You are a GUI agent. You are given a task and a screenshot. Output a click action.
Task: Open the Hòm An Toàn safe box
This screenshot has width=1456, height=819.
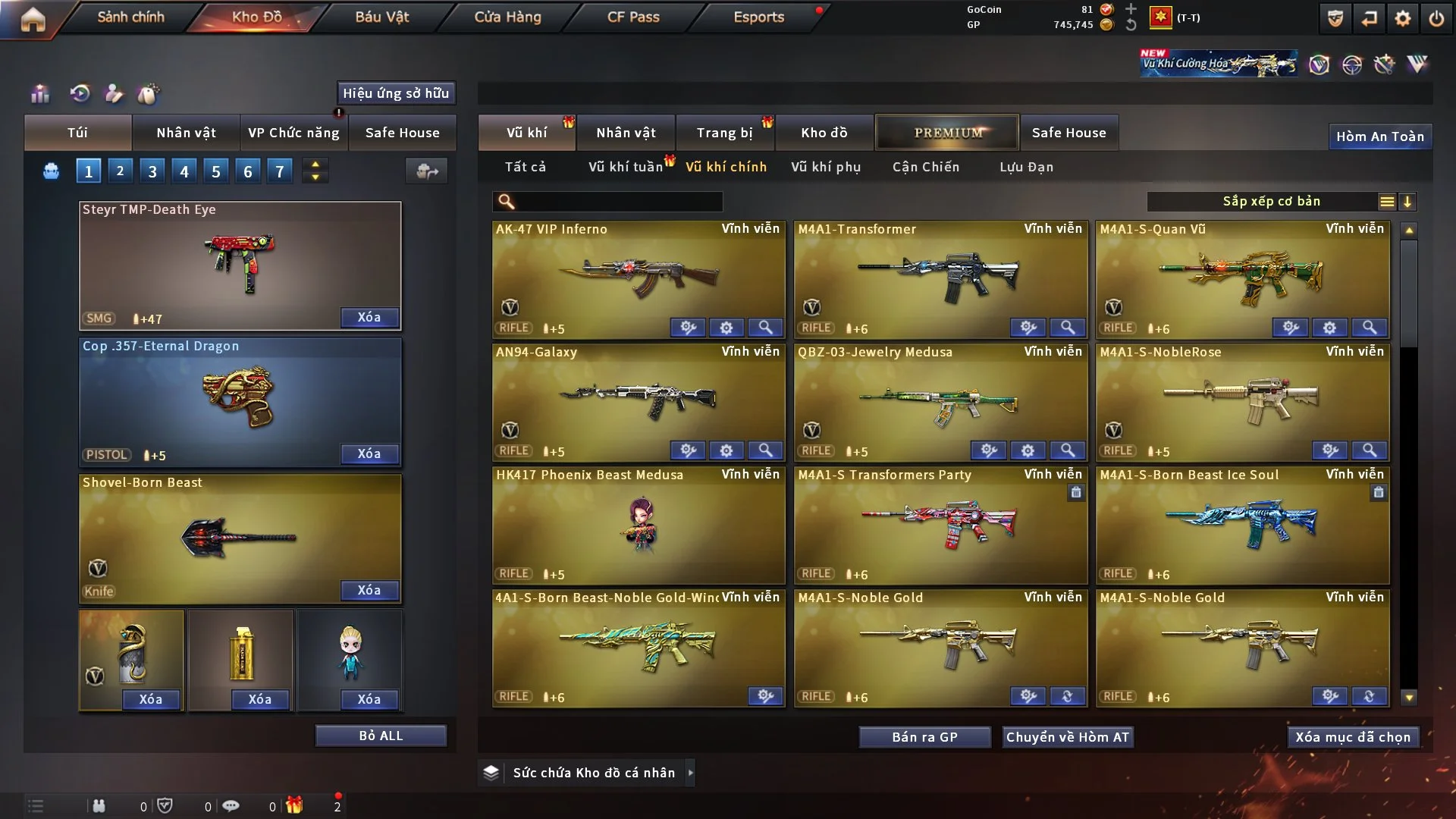coord(1379,136)
